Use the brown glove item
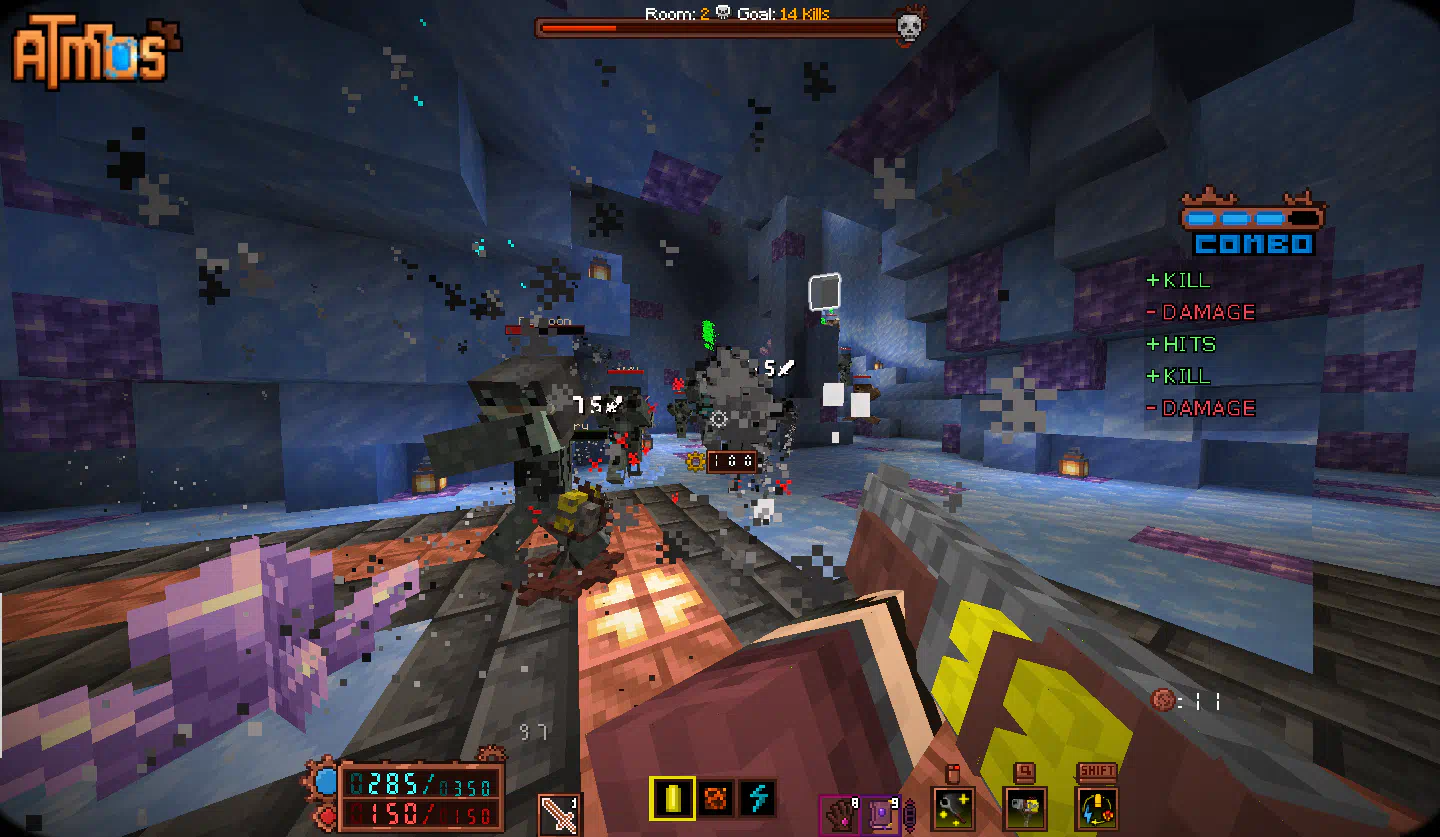 click(x=838, y=812)
